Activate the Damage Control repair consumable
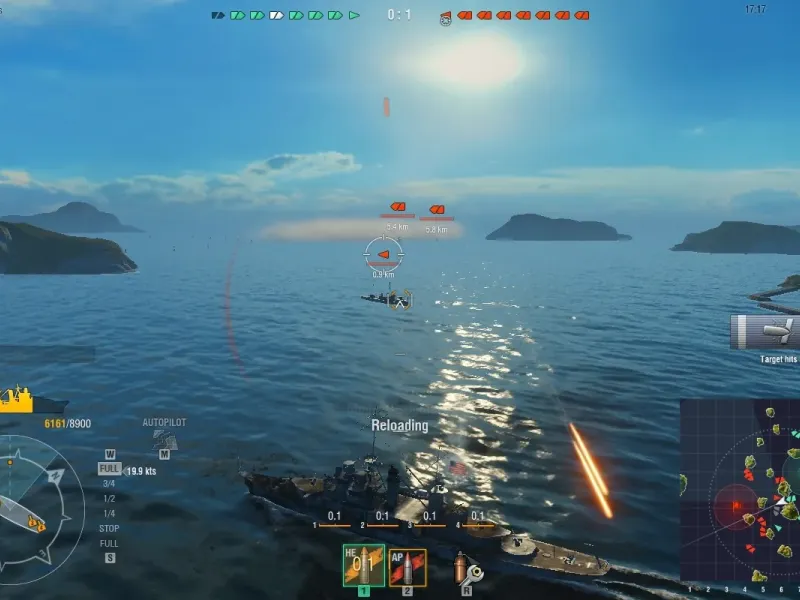This screenshot has height=600, width=800. click(465, 568)
